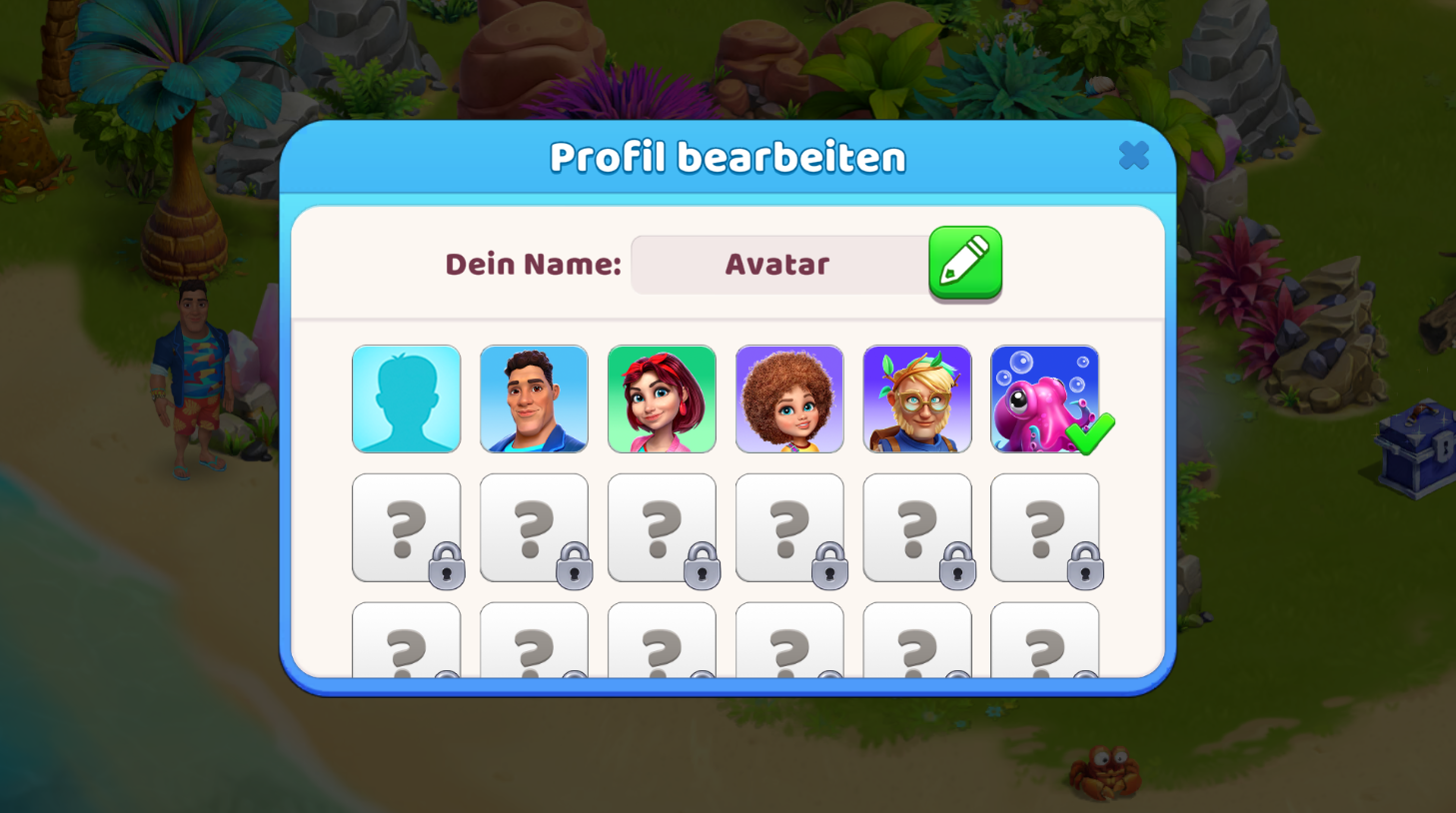The image size is (1456, 813).
Task: Choose the curly-haired girl avatar
Action: pyautogui.click(x=789, y=400)
